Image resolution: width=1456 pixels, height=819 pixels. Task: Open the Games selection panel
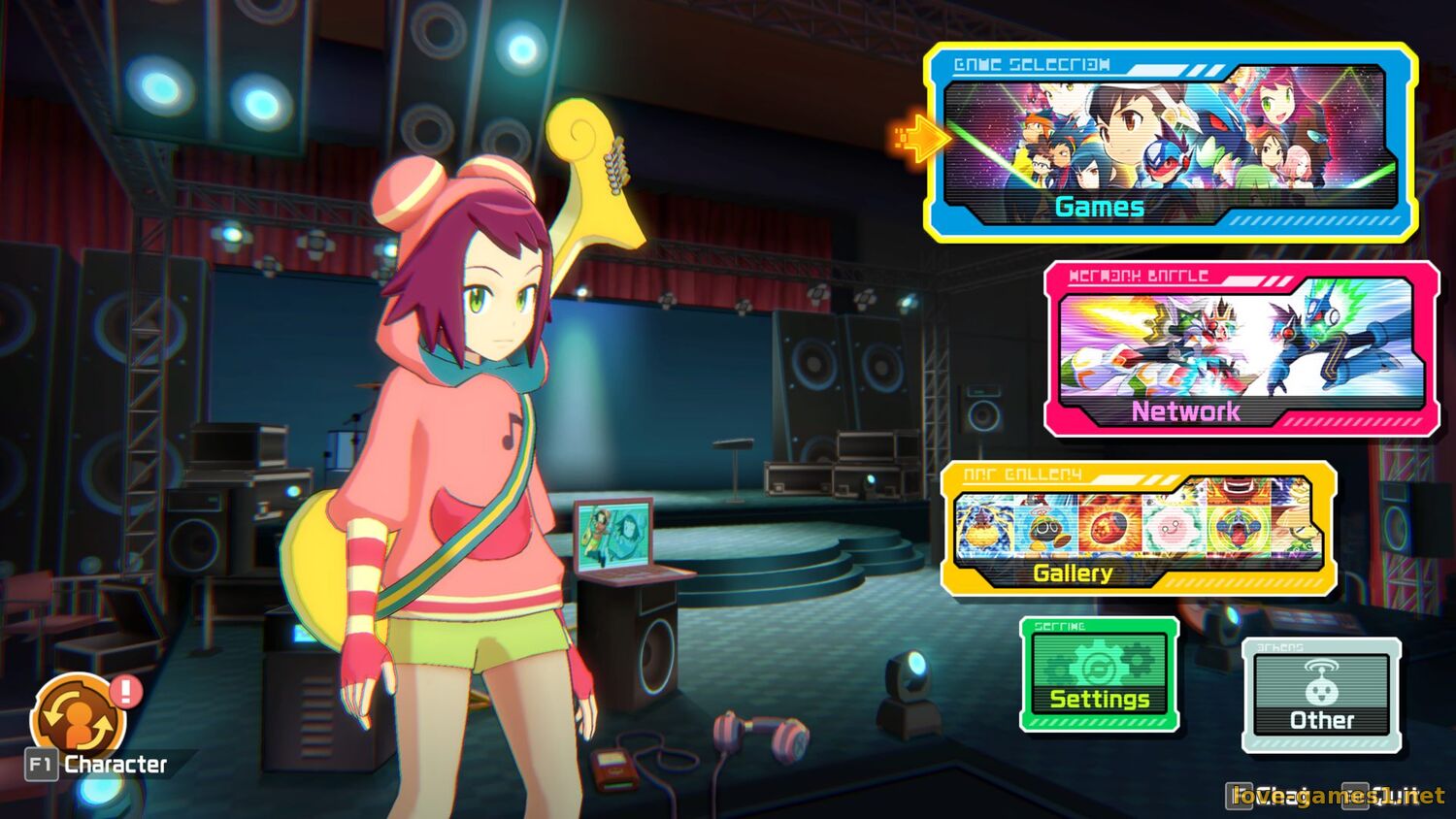[x=1170, y=143]
